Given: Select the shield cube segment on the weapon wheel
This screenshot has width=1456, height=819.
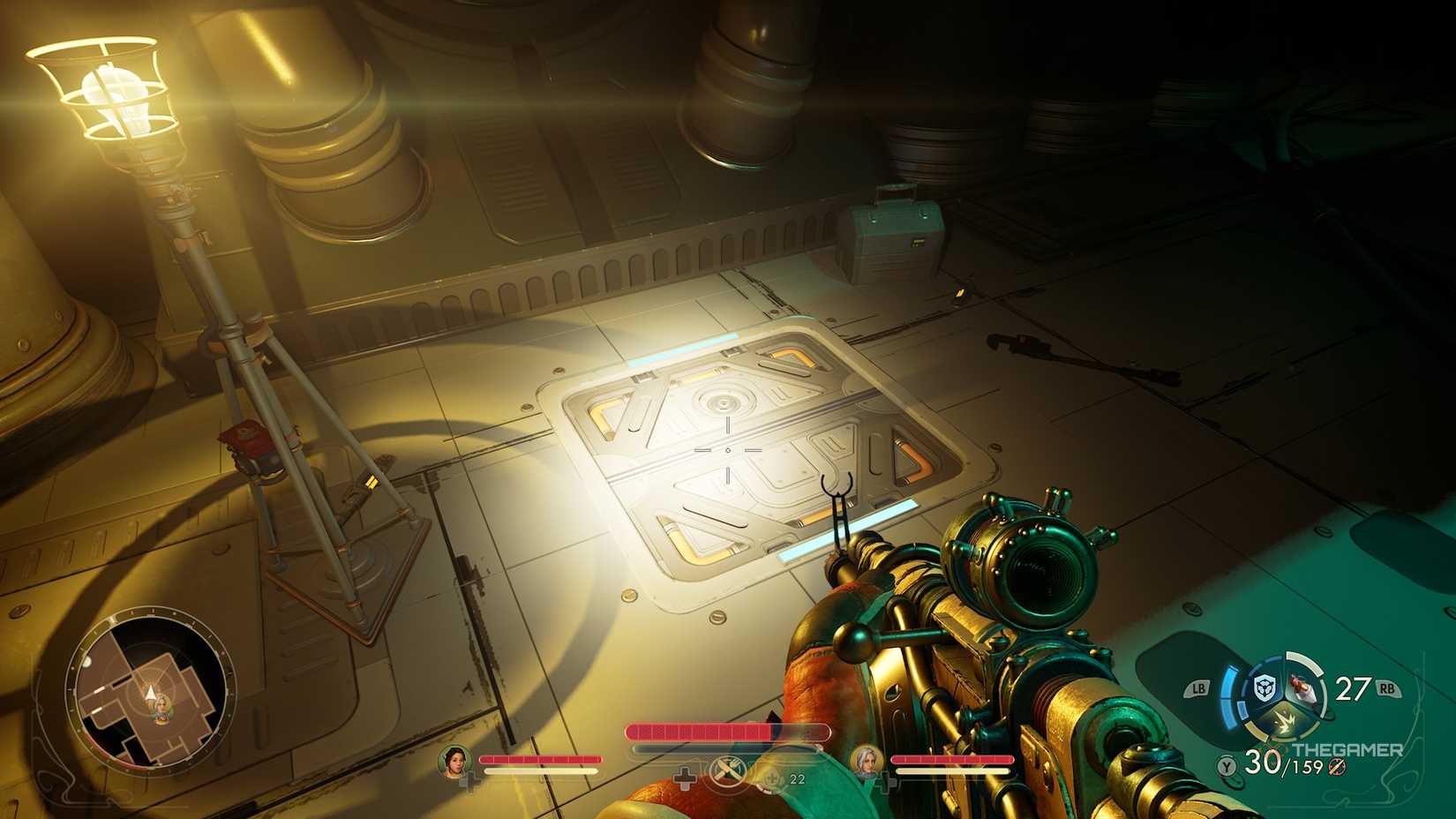Looking at the screenshot, I should tap(1263, 687).
